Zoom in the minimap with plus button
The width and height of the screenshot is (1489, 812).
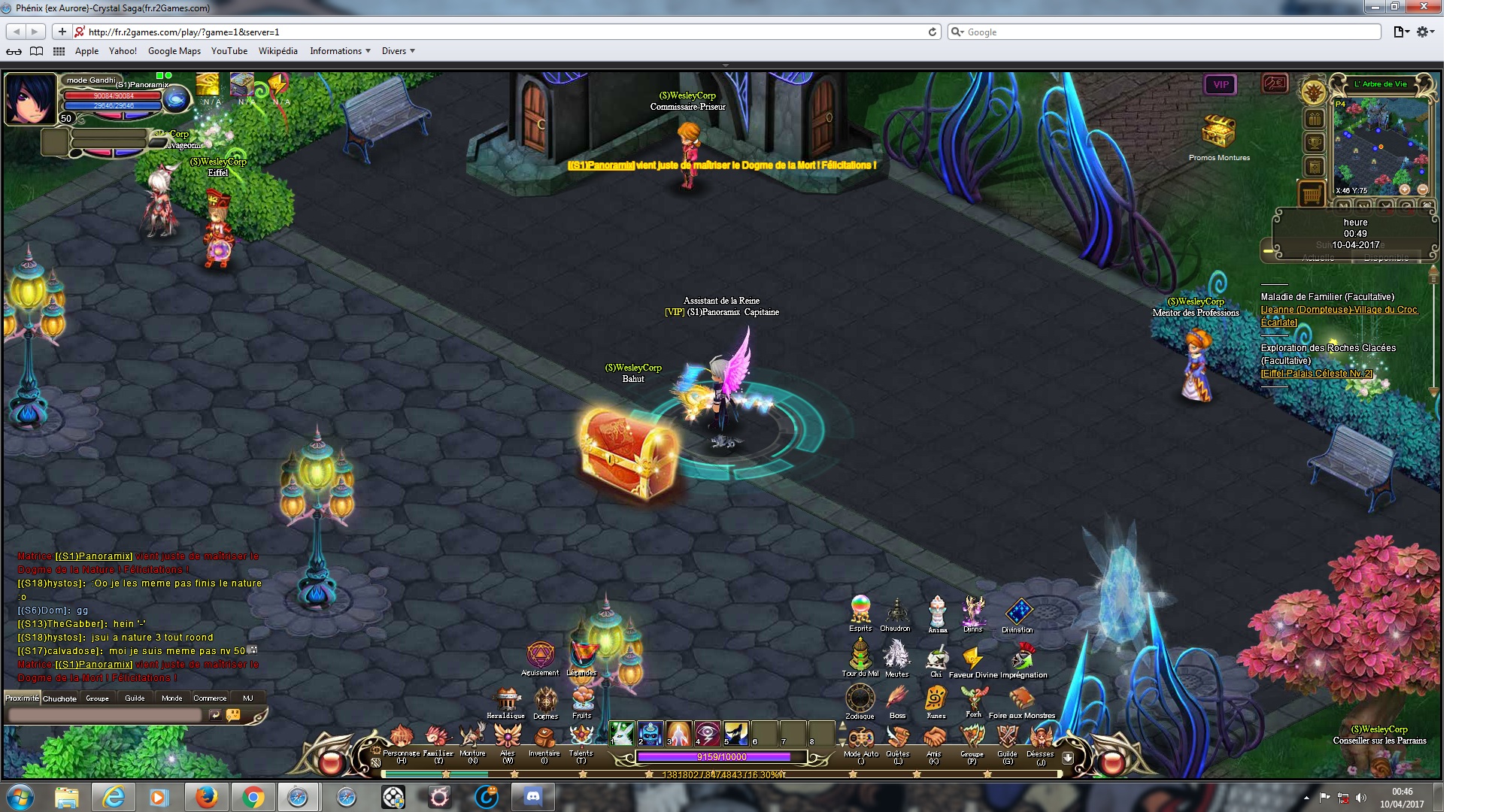coord(1404,189)
